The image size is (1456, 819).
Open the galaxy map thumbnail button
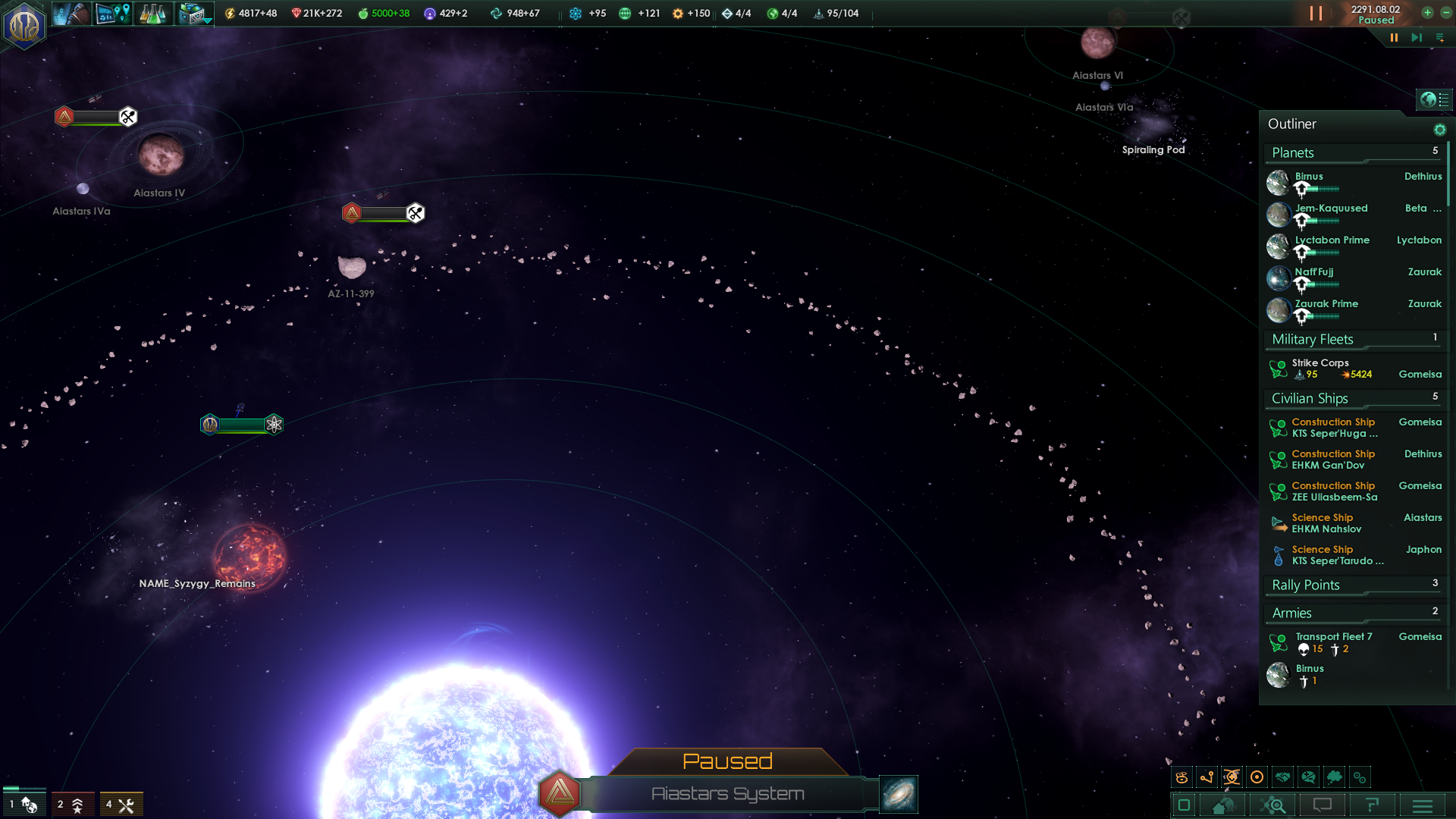[x=899, y=794]
